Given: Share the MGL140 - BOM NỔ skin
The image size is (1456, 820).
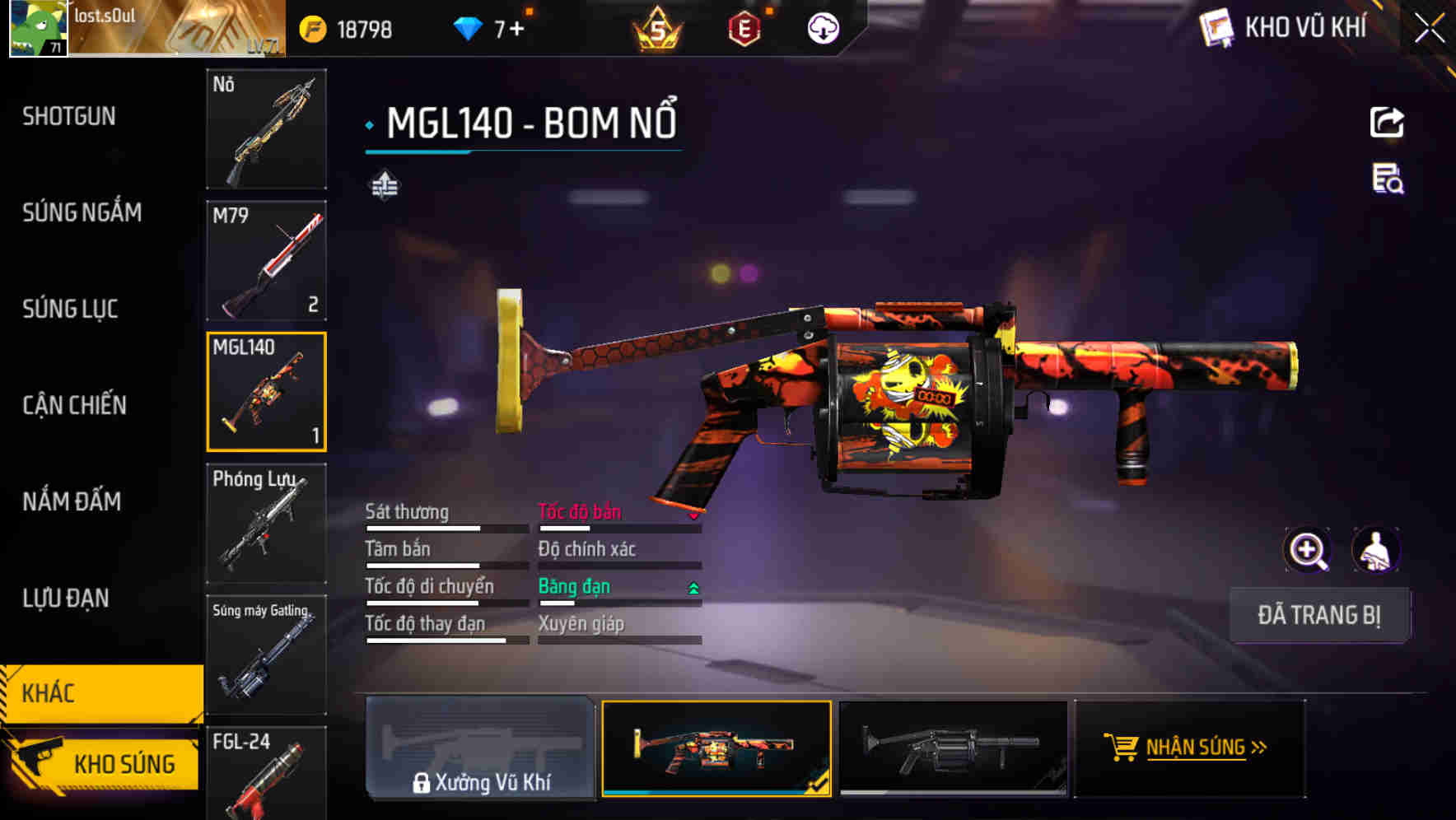Looking at the screenshot, I should pos(1388,122).
